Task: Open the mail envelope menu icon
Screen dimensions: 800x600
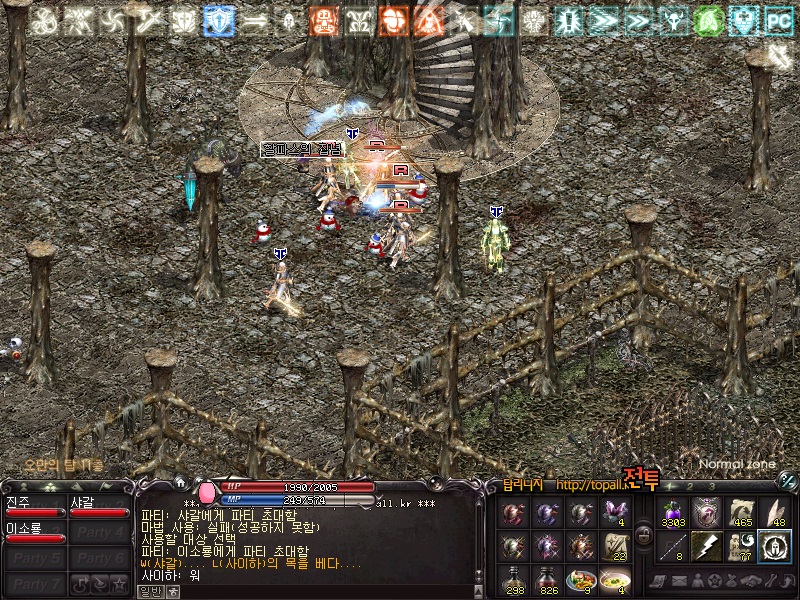Action: pos(682,580)
